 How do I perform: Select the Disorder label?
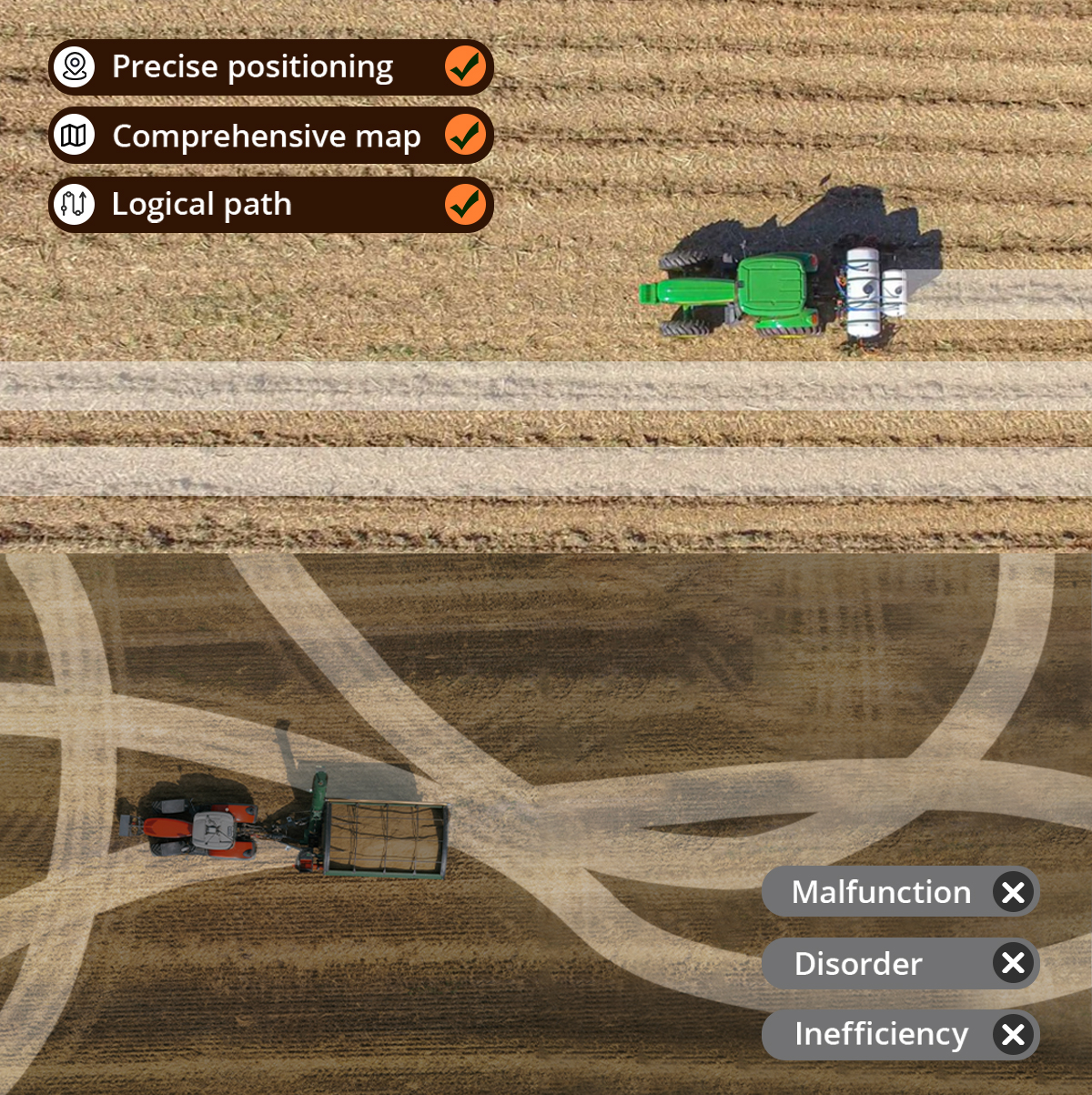(x=858, y=963)
